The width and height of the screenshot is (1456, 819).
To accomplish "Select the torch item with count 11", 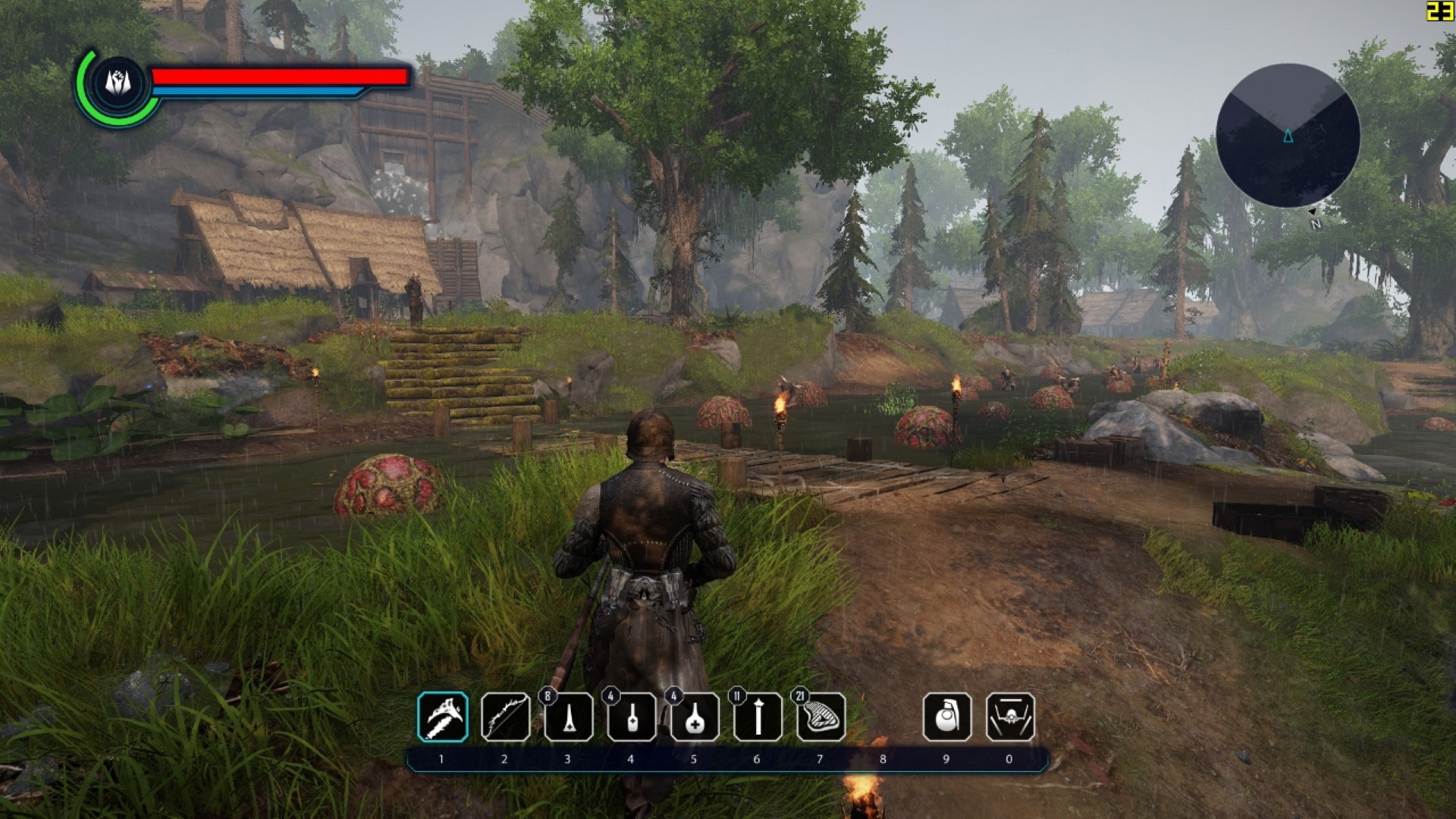I will coord(758,717).
